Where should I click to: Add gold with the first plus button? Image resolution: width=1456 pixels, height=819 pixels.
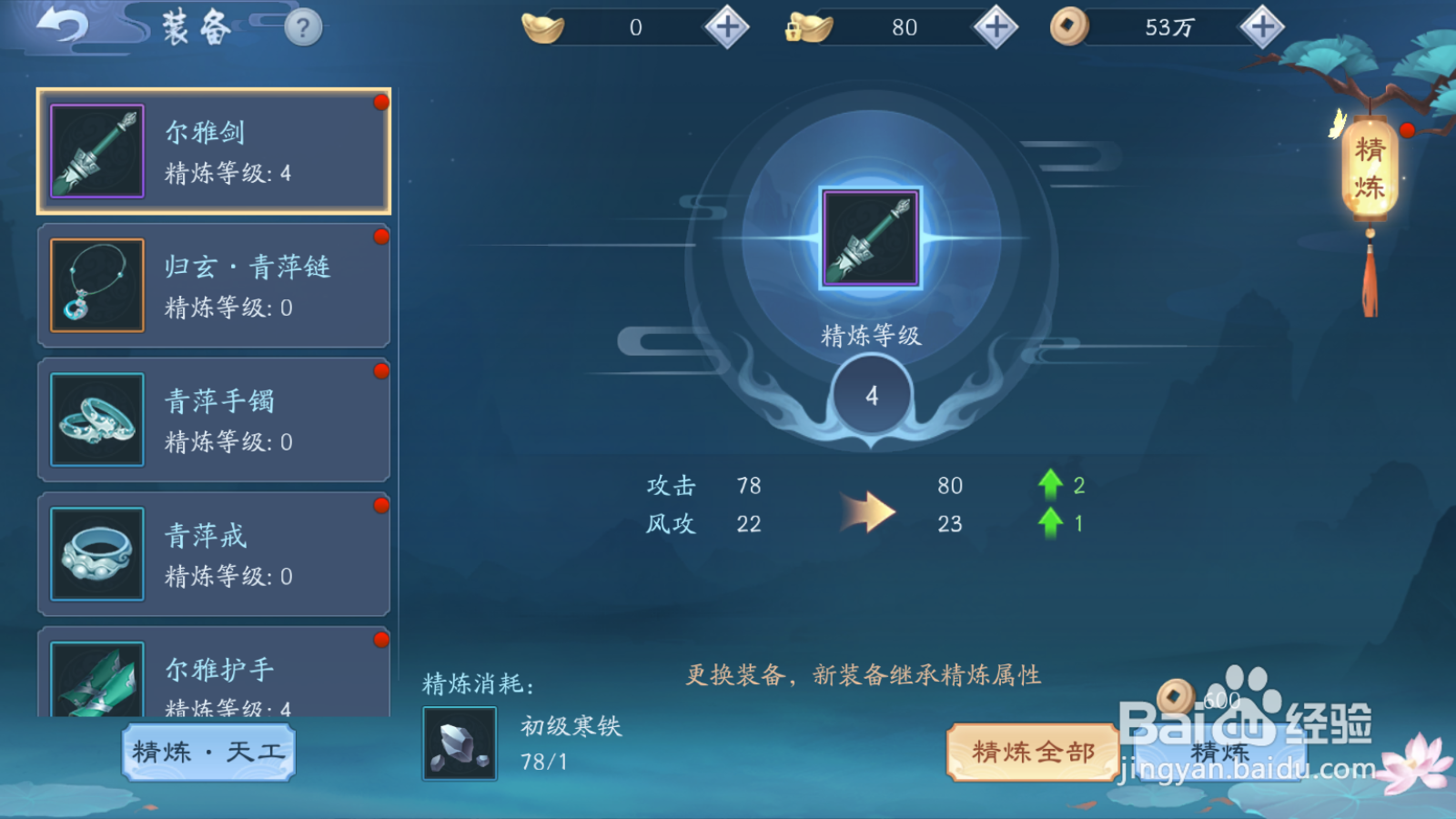(x=723, y=26)
